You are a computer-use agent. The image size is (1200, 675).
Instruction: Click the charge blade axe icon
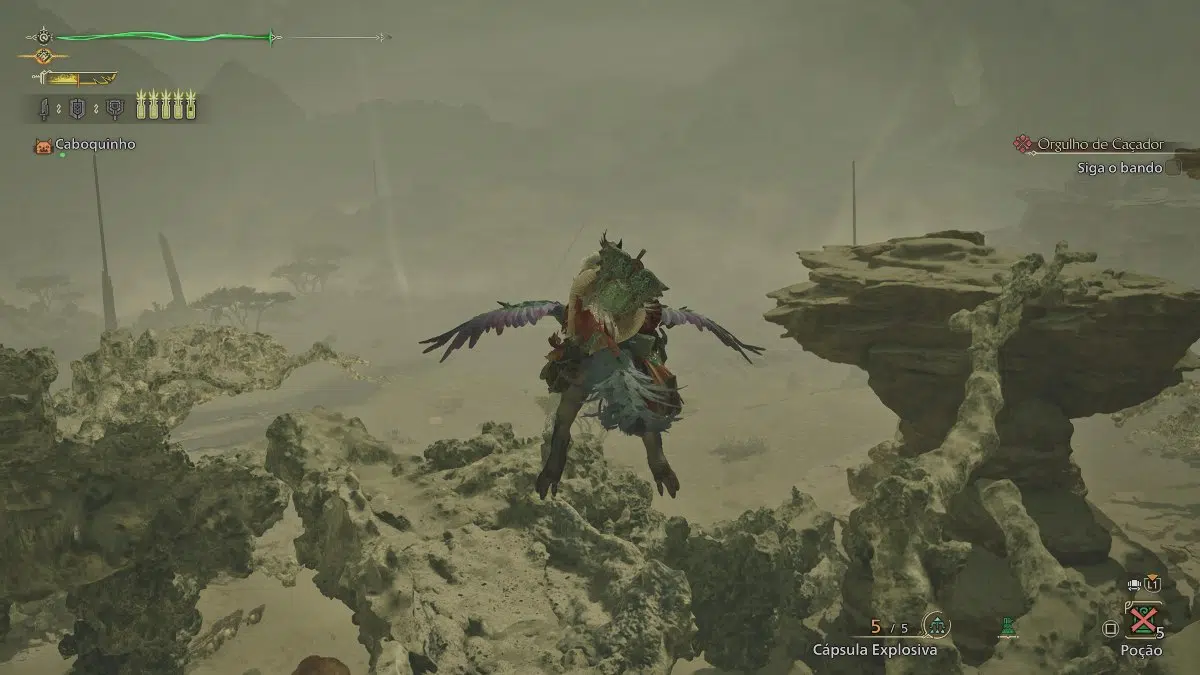coord(117,107)
